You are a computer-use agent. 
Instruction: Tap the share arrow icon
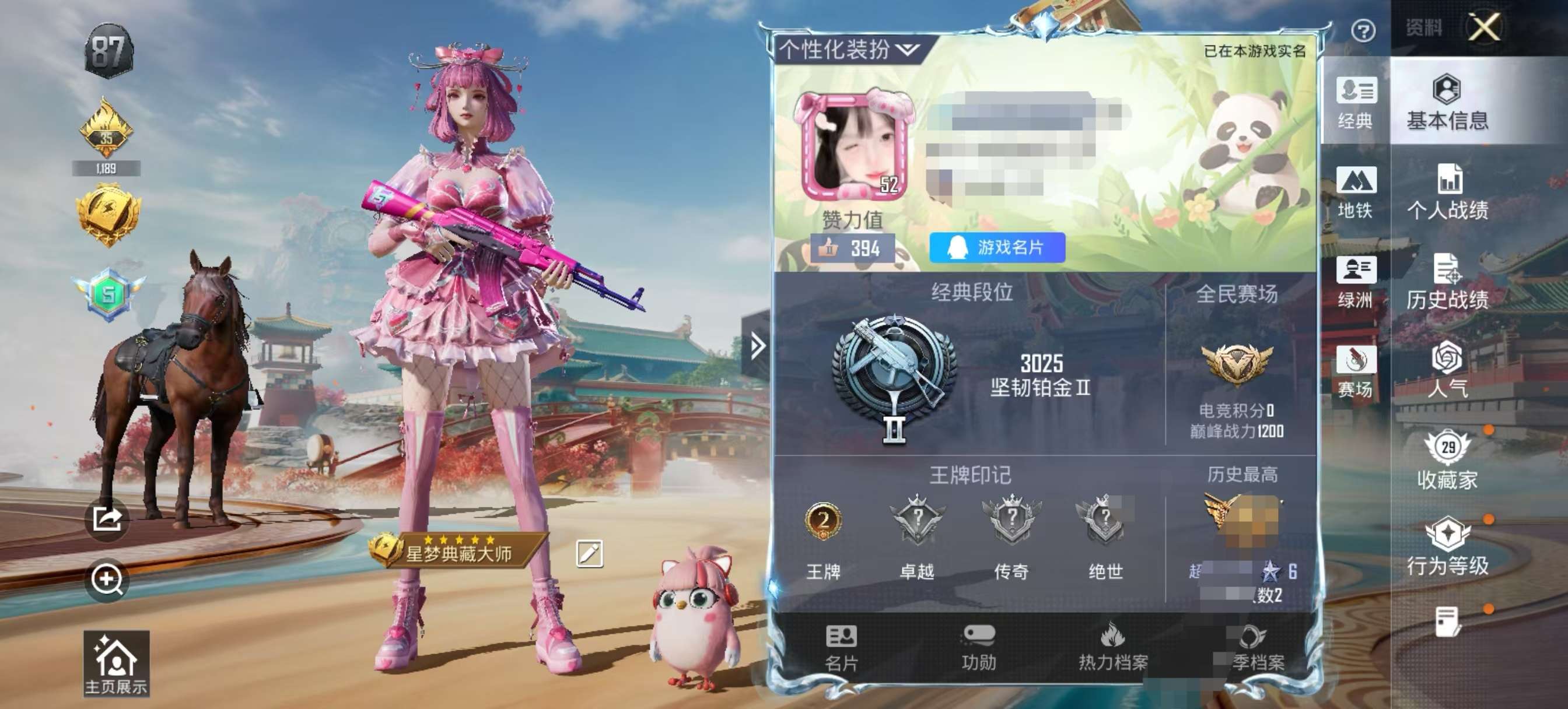107,519
